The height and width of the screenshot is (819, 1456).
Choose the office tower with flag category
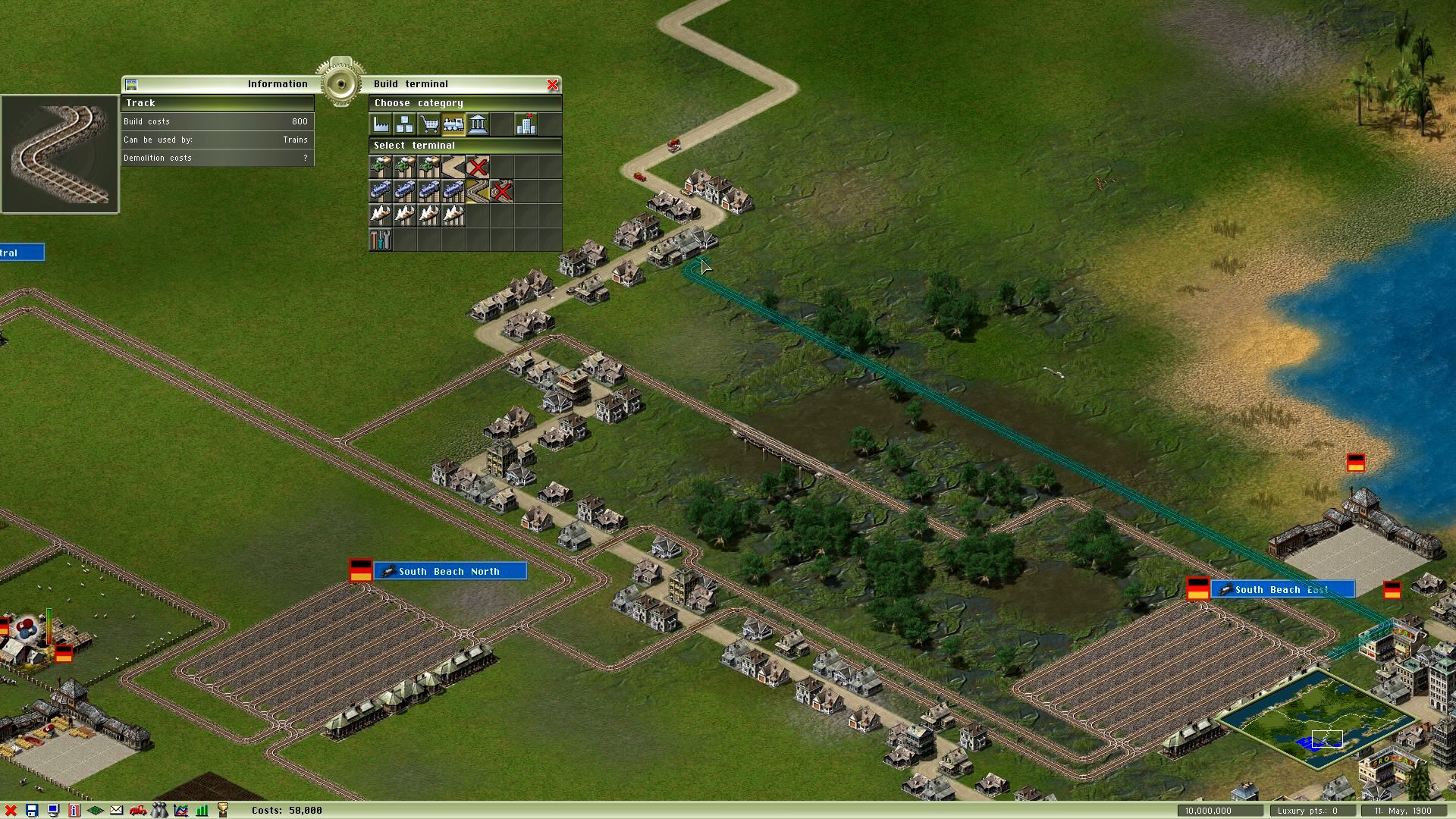[526, 124]
